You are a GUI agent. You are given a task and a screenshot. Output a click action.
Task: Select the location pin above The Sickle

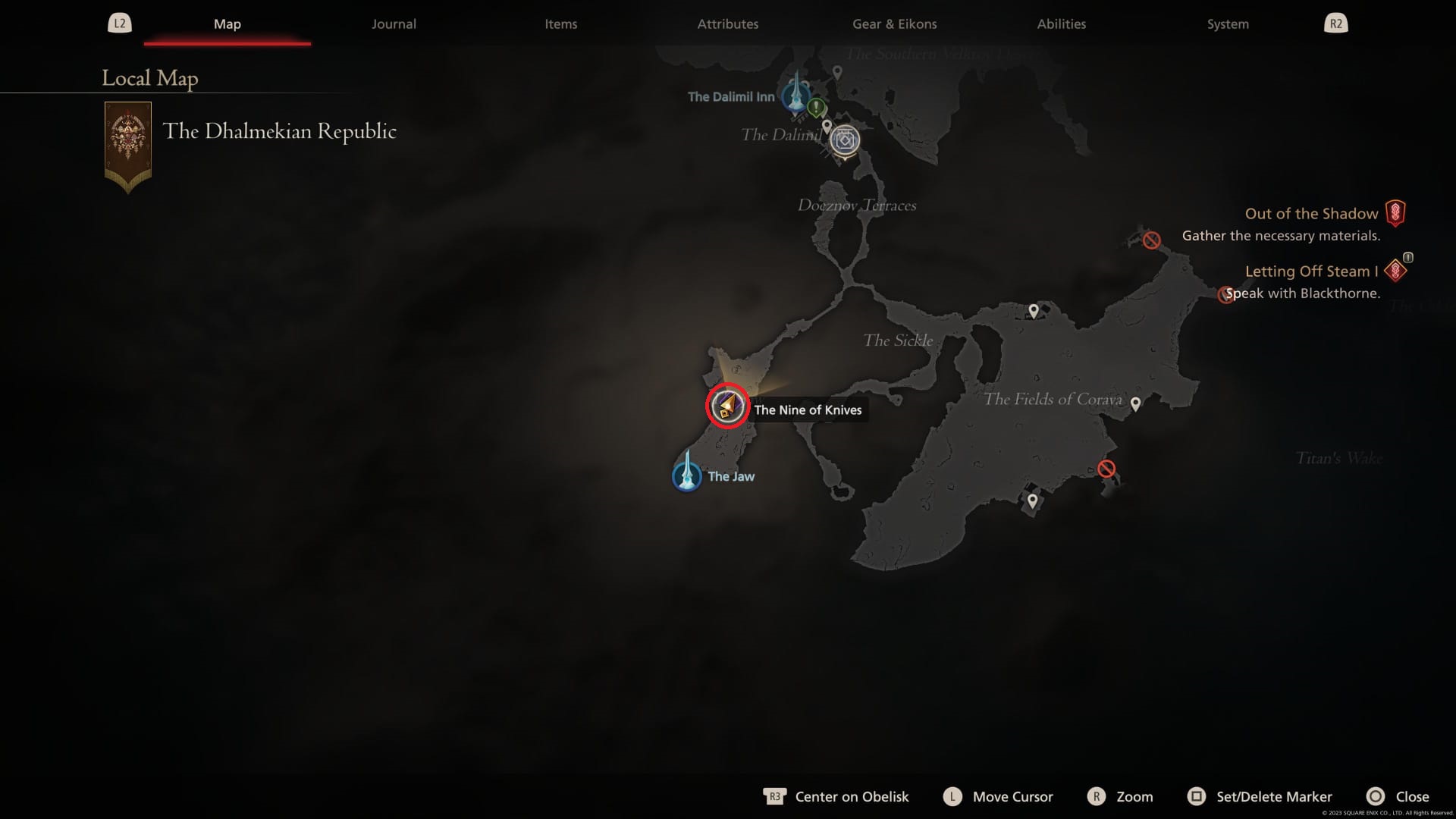coord(1034,309)
